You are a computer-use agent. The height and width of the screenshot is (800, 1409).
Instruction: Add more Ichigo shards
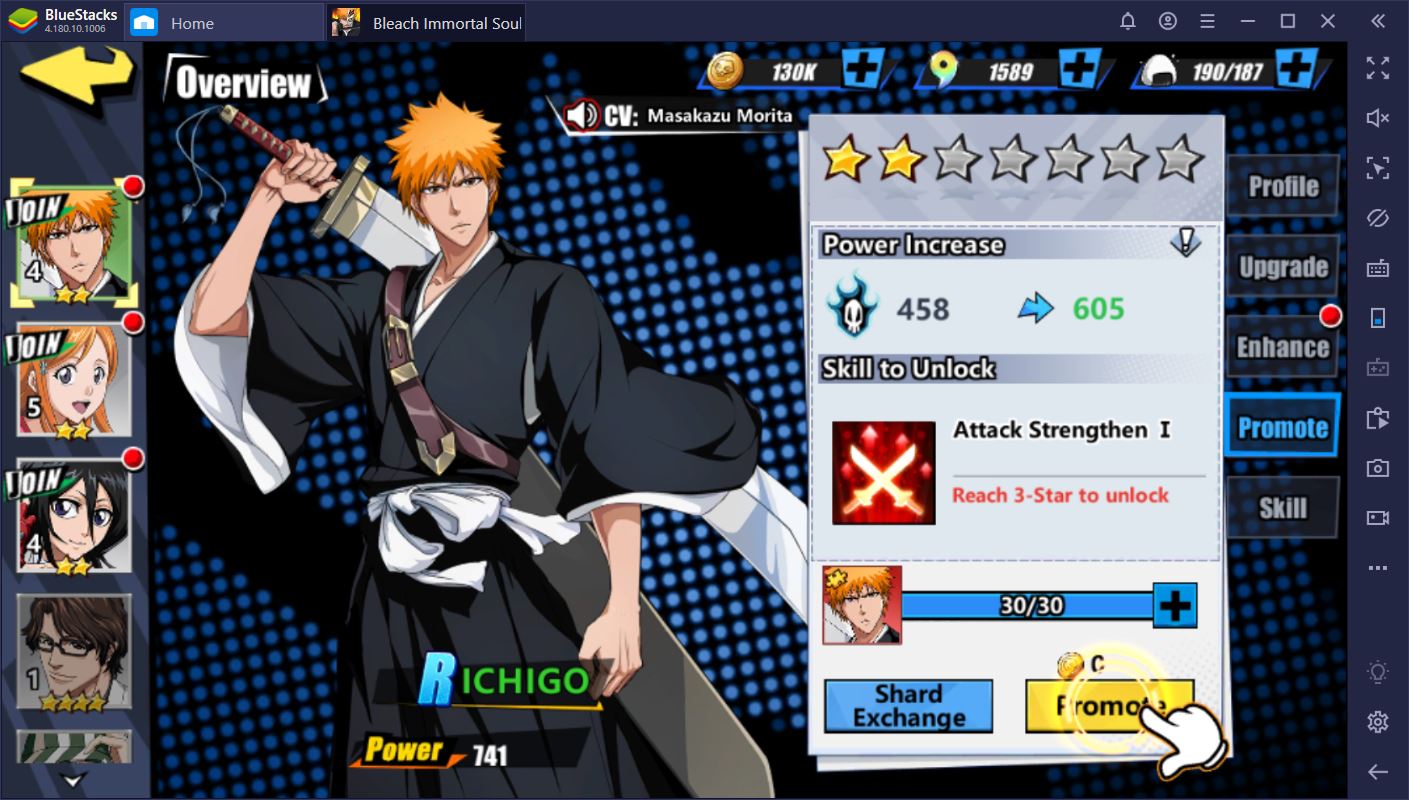(x=1175, y=606)
